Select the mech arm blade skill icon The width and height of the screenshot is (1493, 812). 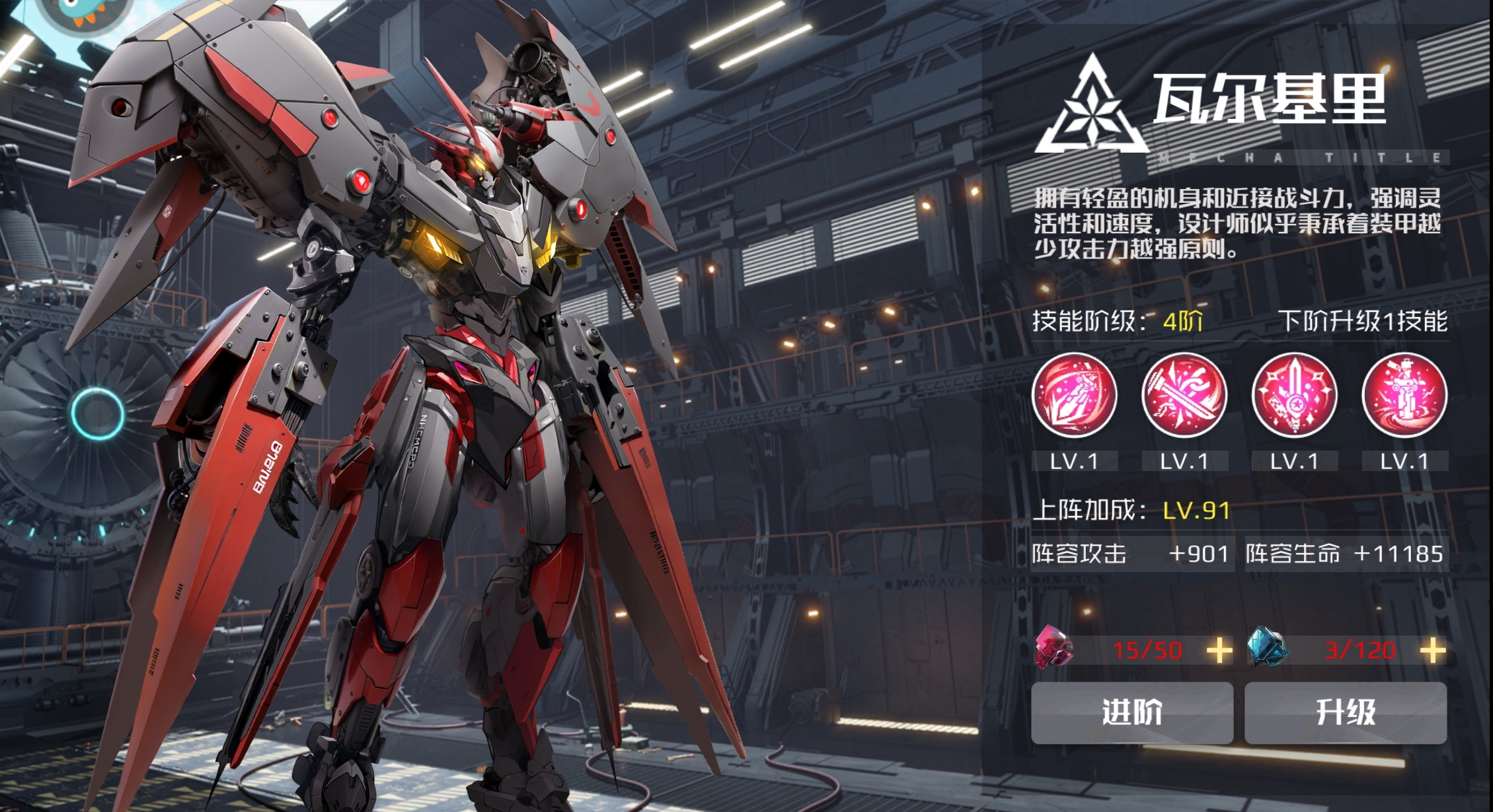click(x=1074, y=395)
